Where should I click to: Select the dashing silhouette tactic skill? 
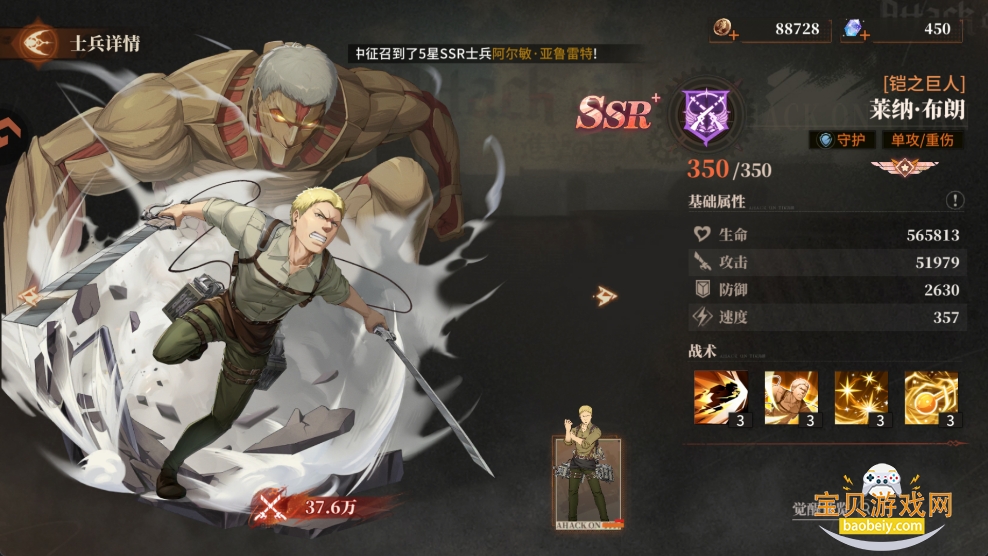721,397
